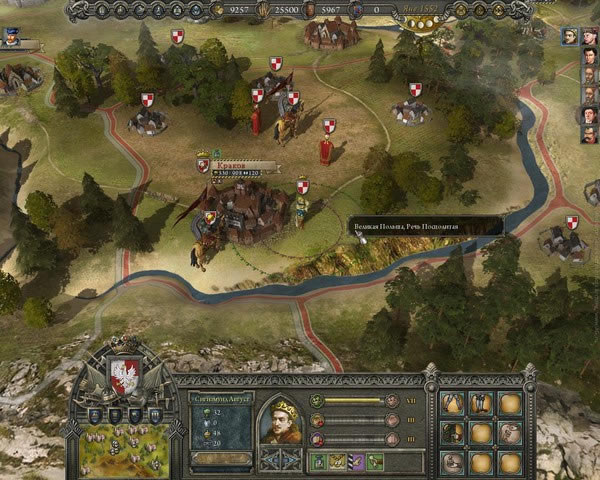Image resolution: width=600 pixels, height=480 pixels.
Task: Click the Сигизмунд Август name plate
Action: (x=221, y=397)
